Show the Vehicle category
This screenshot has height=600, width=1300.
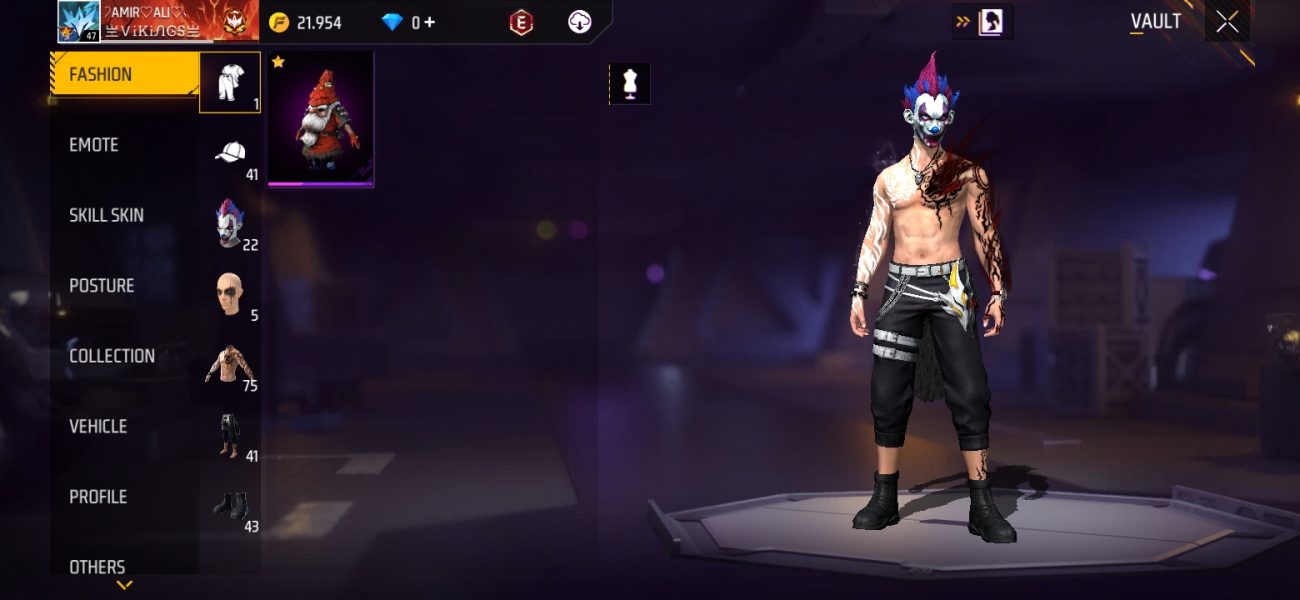98,427
